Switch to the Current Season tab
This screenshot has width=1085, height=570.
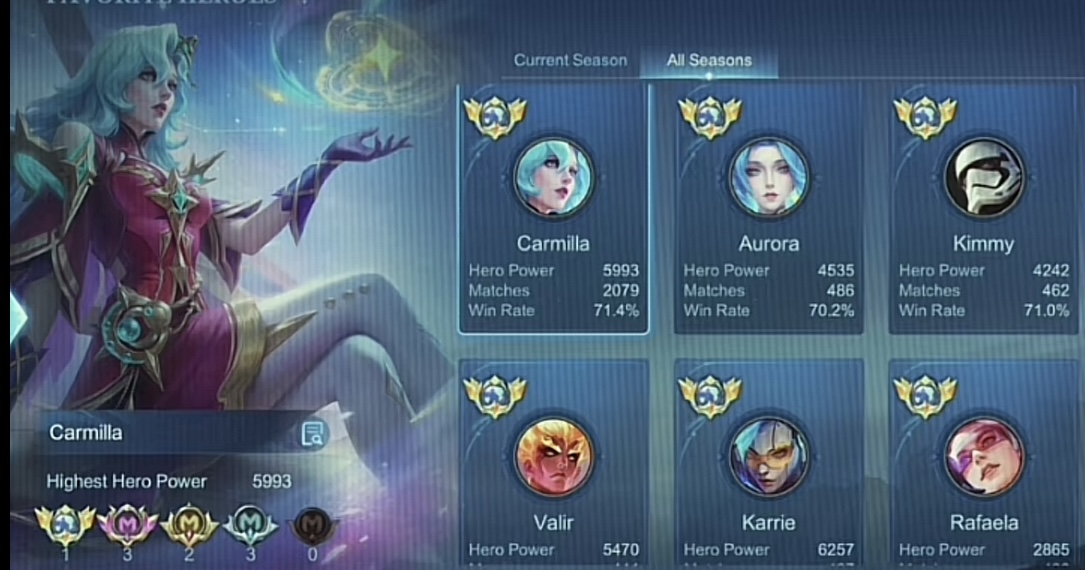pyautogui.click(x=570, y=60)
